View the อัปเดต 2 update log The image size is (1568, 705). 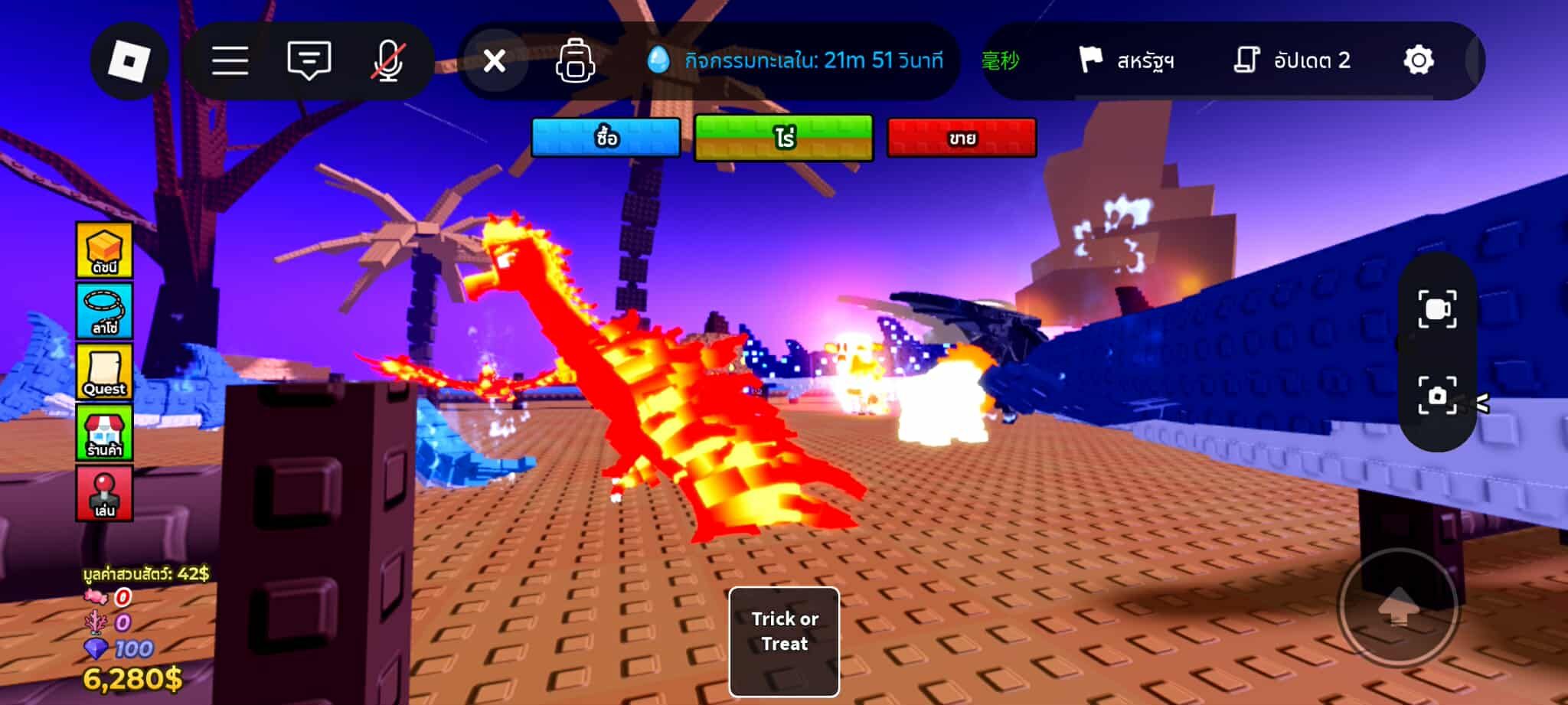pyautogui.click(x=1292, y=60)
